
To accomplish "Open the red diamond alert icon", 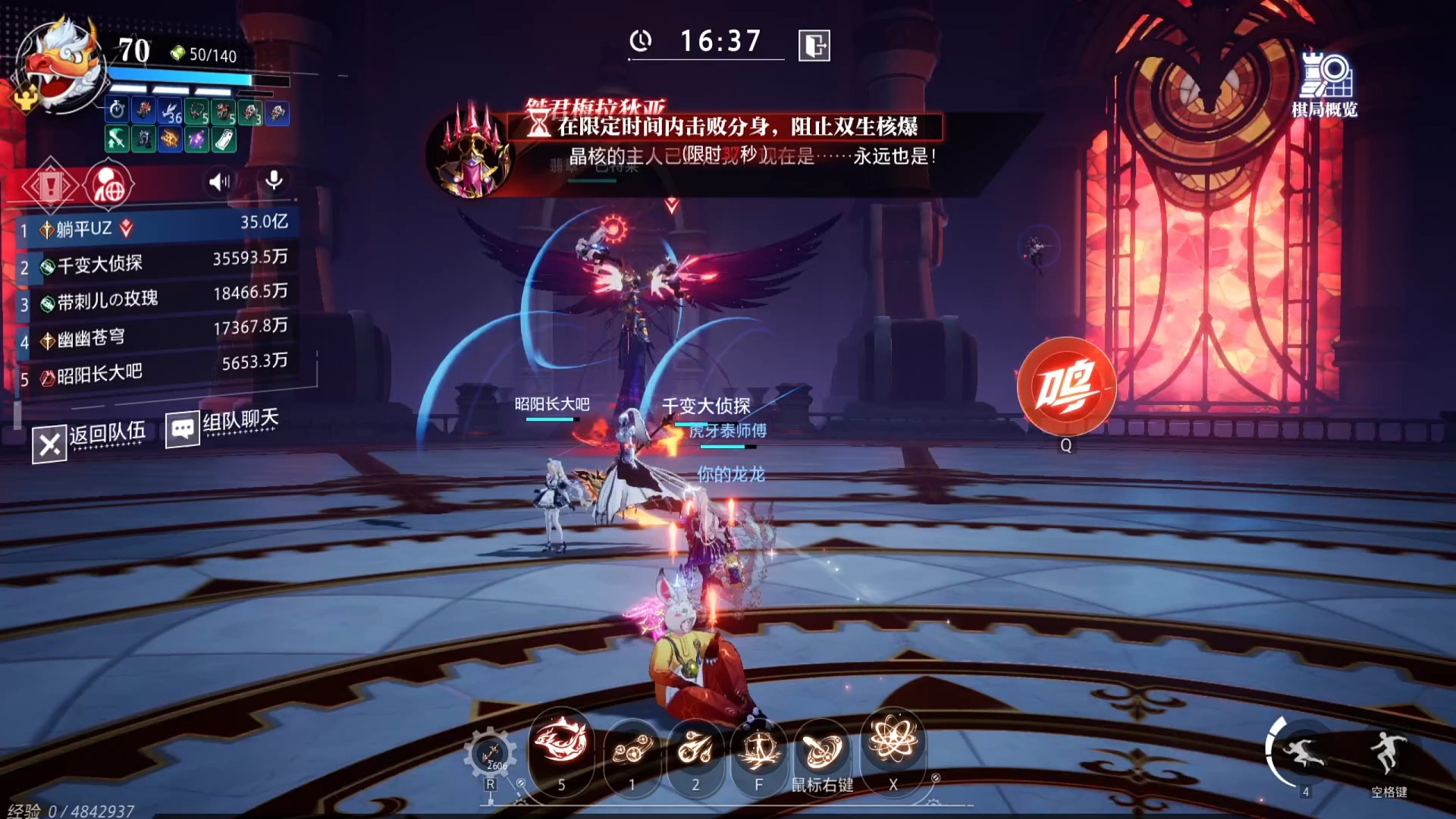I will click(49, 186).
